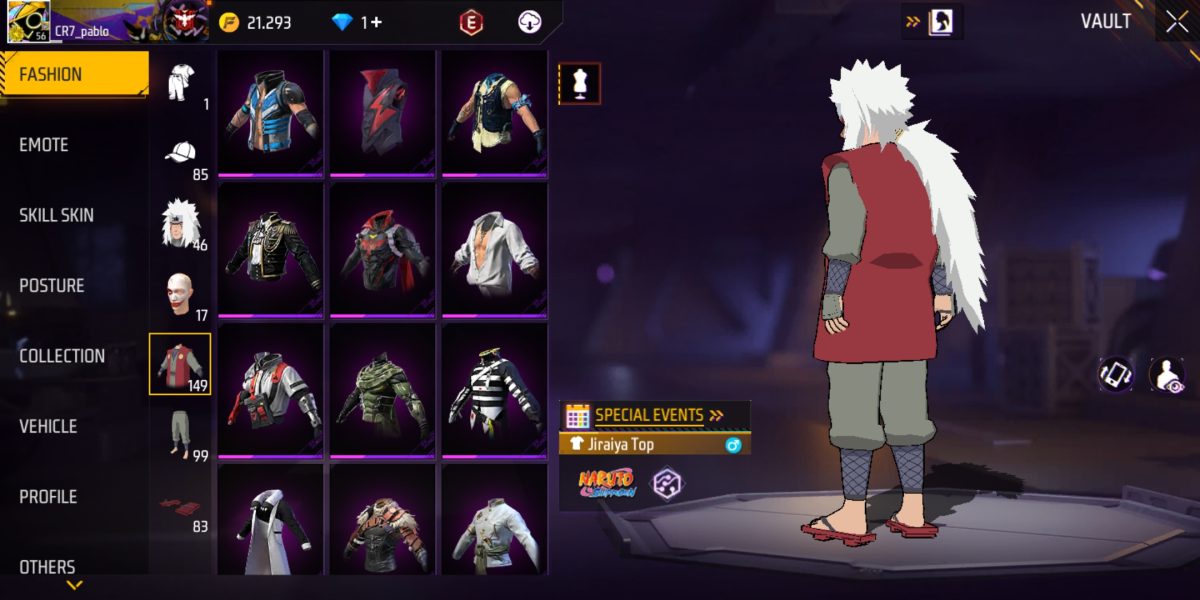The image size is (1200, 600).
Task: Select the Fashion tab
Action: (x=51, y=74)
